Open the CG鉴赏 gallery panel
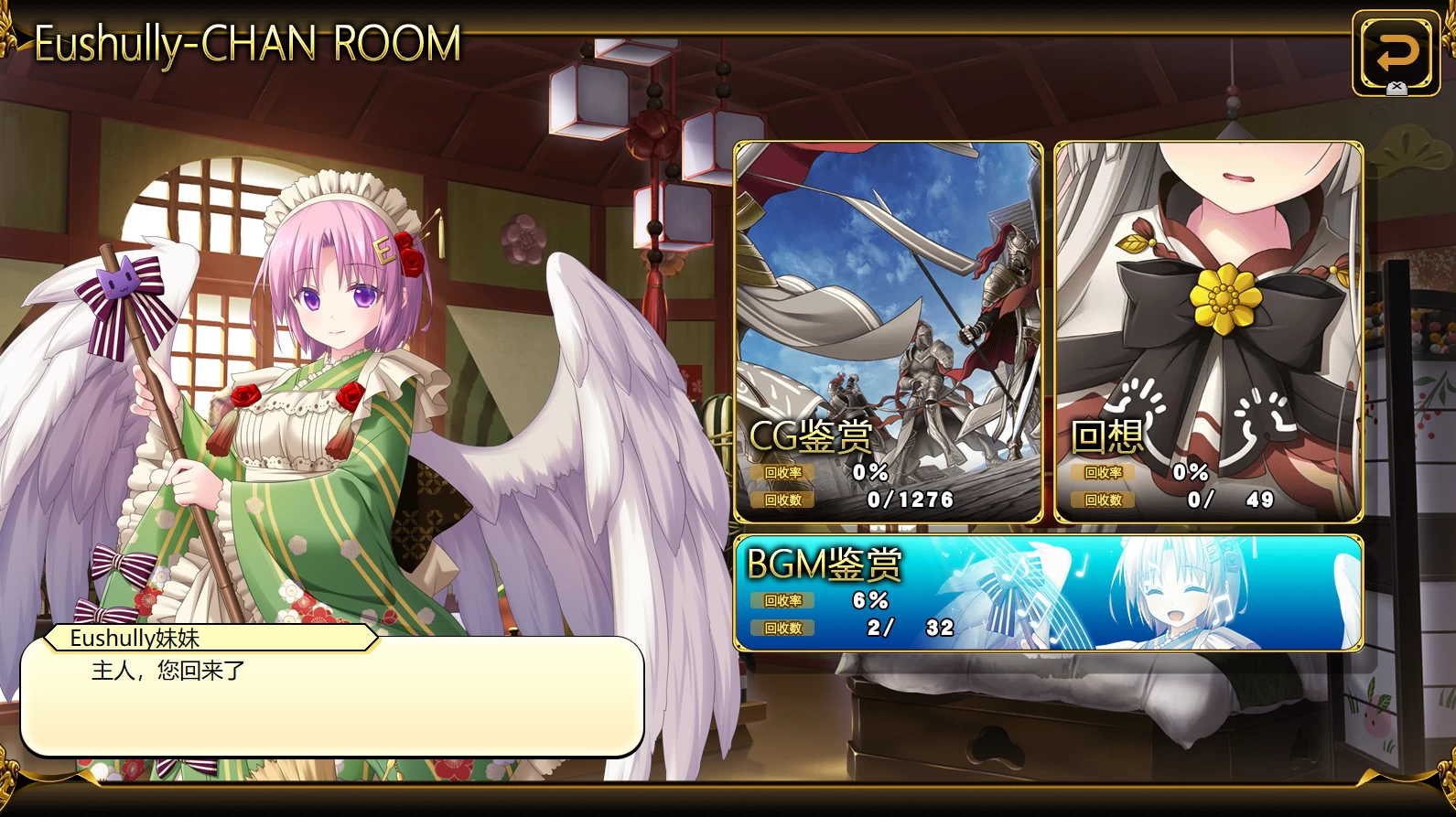This screenshot has width=1456, height=817. click(888, 332)
